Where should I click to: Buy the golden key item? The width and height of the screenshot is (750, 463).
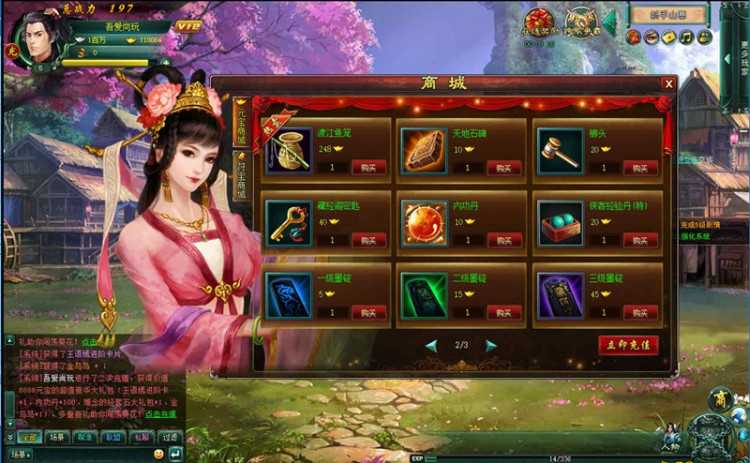(x=368, y=239)
